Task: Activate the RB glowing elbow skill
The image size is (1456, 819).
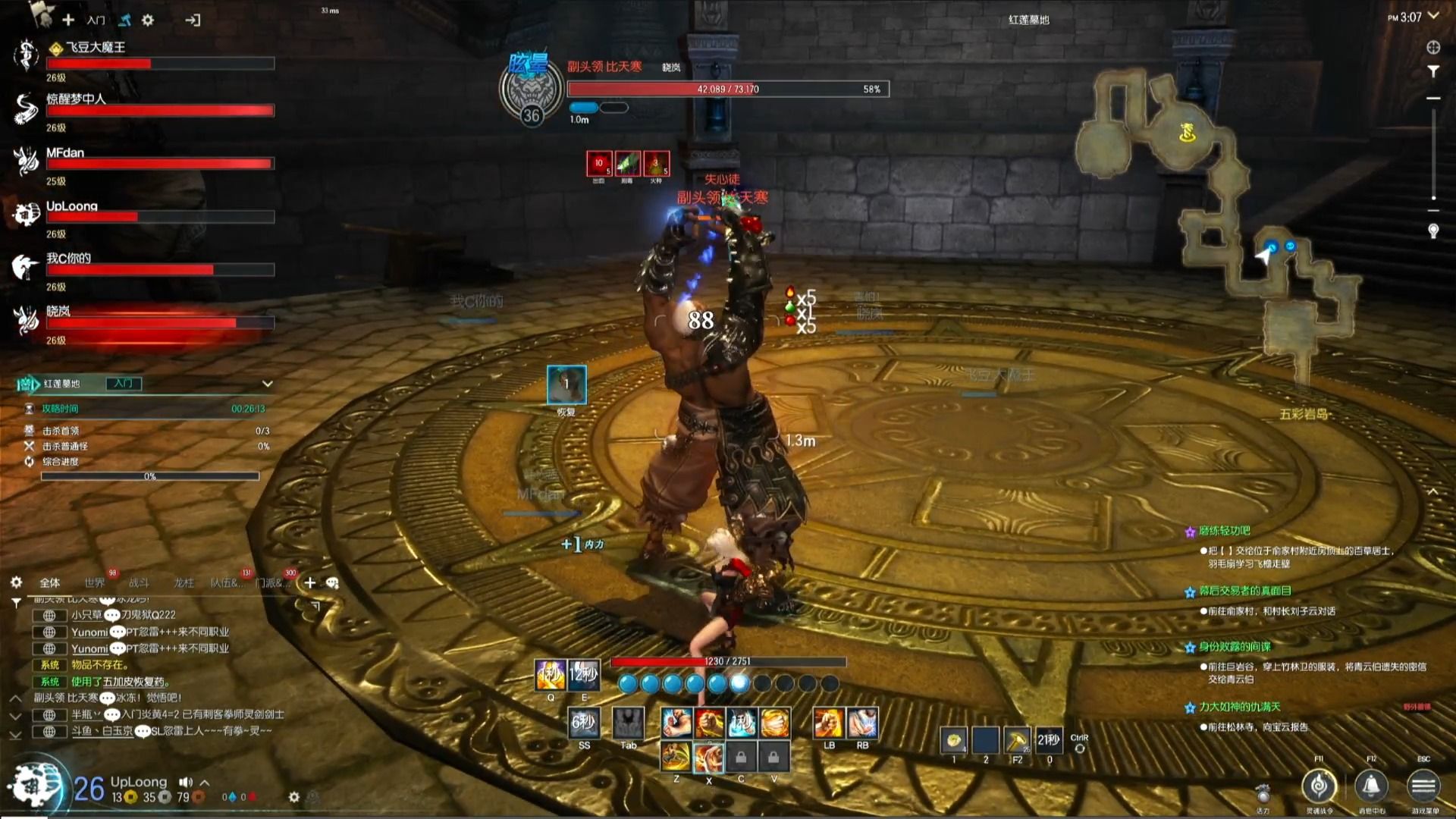Action: (862, 723)
